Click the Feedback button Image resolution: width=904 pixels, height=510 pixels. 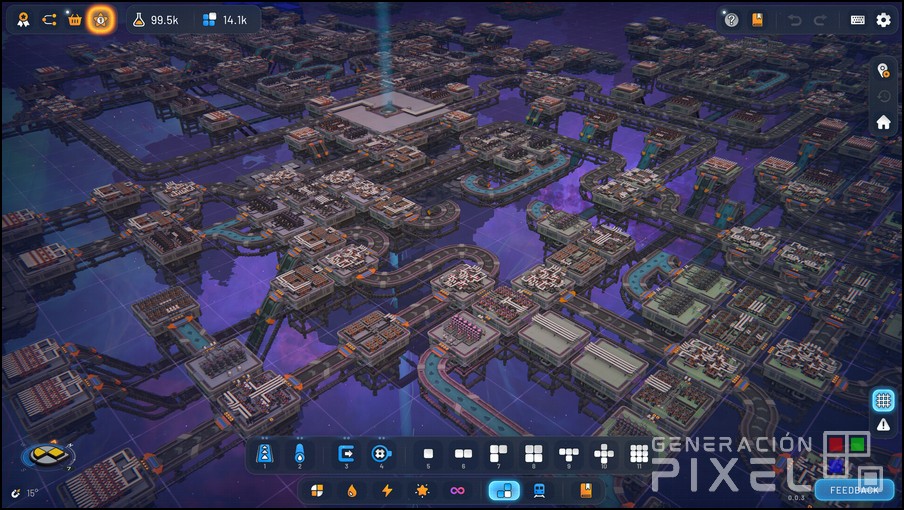(853, 490)
